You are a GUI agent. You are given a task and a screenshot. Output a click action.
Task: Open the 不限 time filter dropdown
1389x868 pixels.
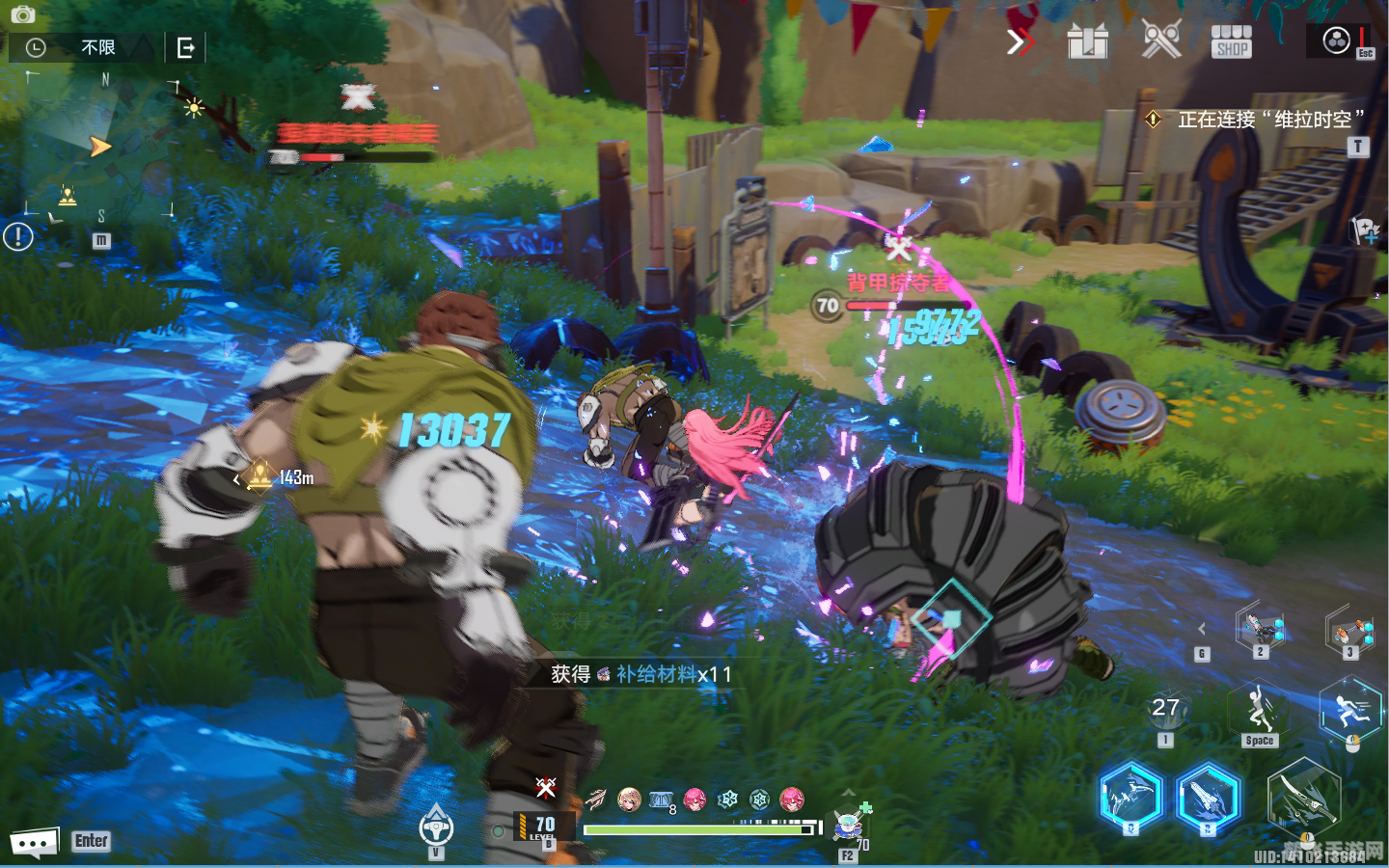click(x=96, y=46)
